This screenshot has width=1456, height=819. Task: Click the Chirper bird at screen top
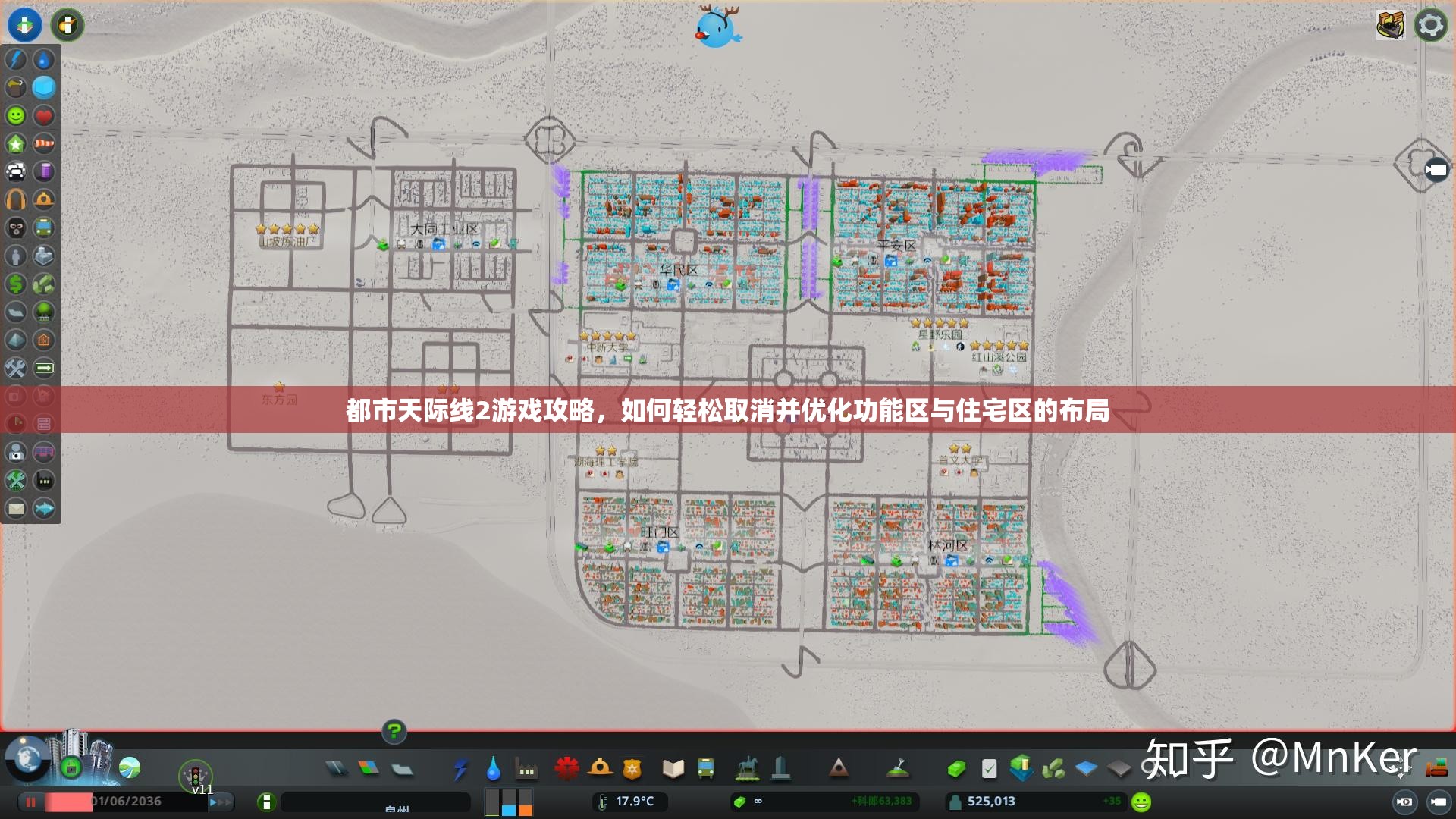point(717,27)
